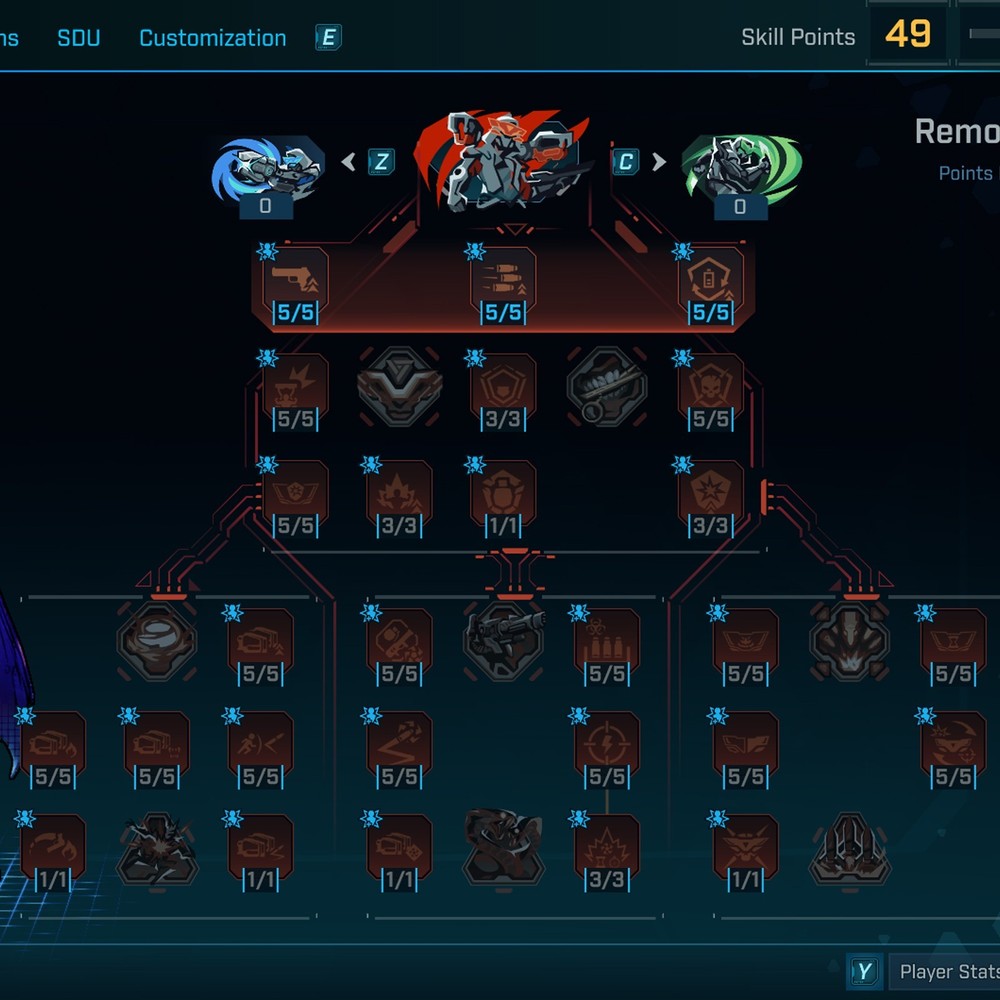
Task: Select the blue skill tree emblem
Action: pos(267,170)
